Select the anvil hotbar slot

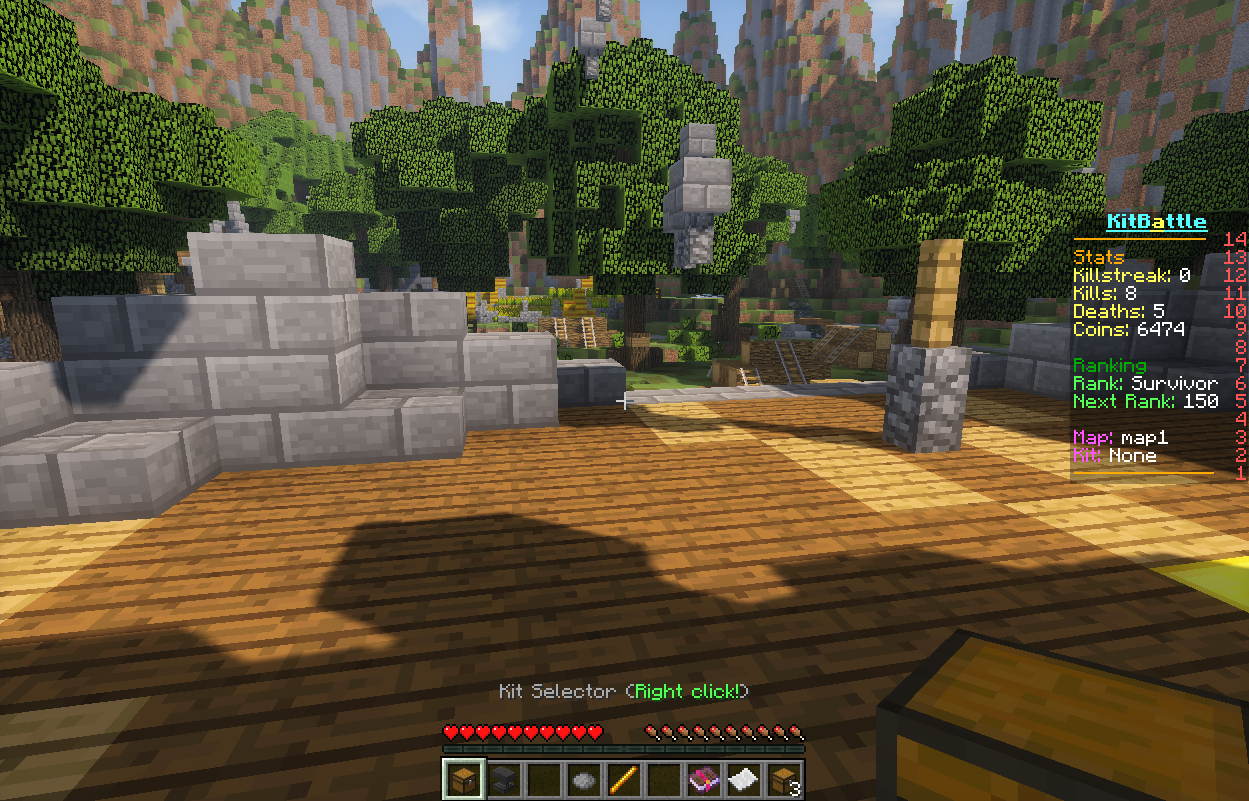pyautogui.click(x=503, y=778)
